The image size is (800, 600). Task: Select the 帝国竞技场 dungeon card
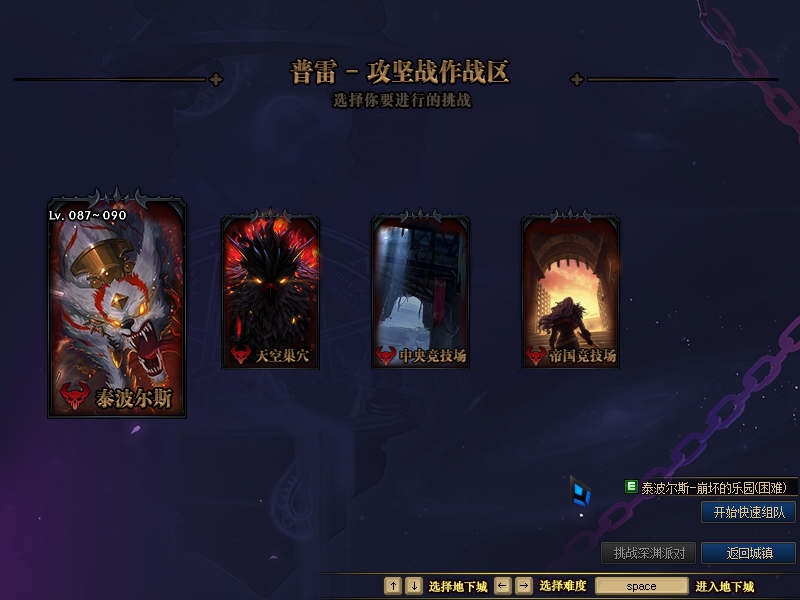570,292
